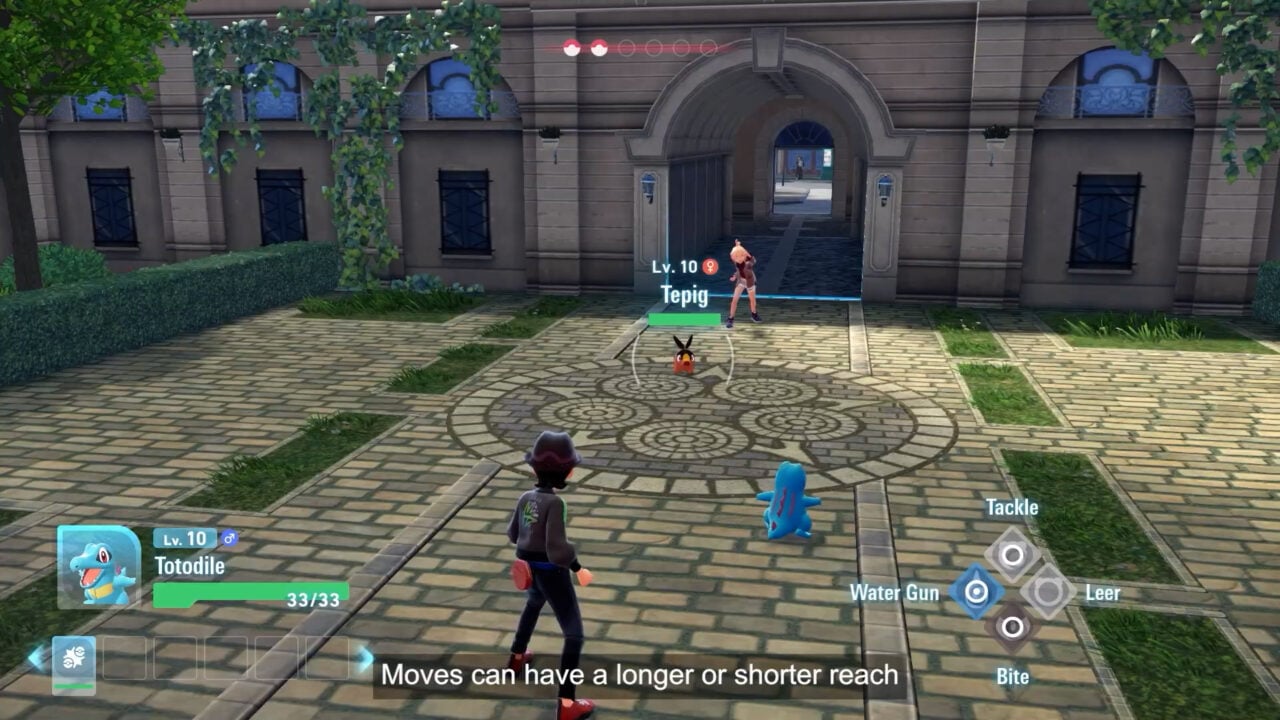Image resolution: width=1280 pixels, height=720 pixels.
Task: Click an empty Pokéball slot at top
Action: pos(628,45)
